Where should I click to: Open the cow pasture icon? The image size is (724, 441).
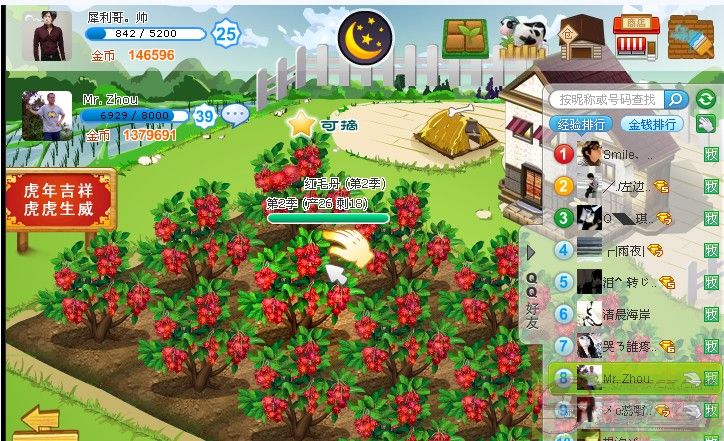(522, 36)
